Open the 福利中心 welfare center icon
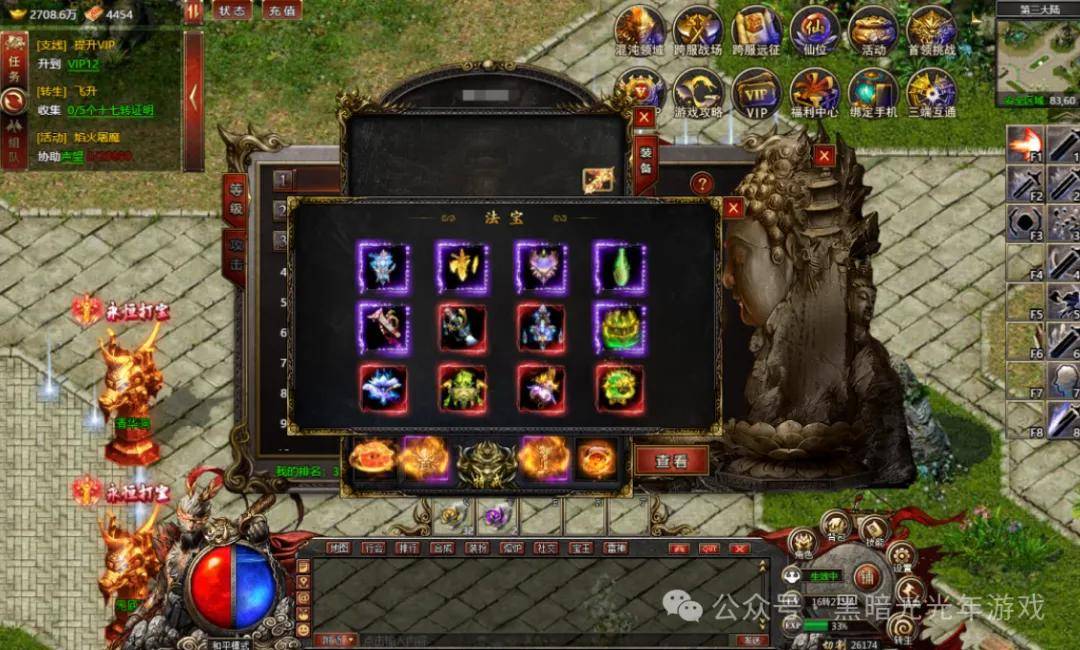This screenshot has width=1080, height=650. [815, 91]
